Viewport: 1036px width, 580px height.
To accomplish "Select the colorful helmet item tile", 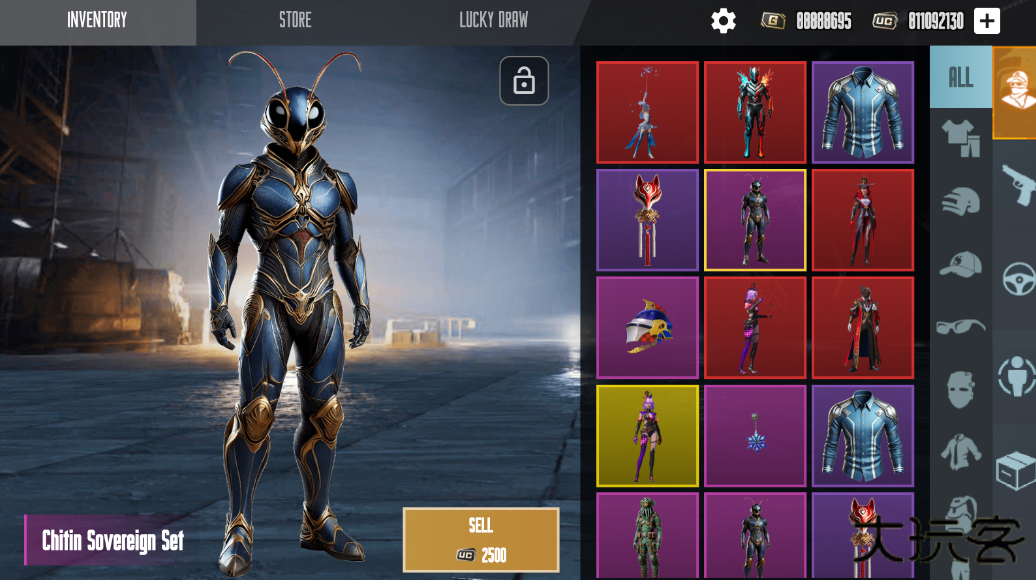I will click(647, 327).
